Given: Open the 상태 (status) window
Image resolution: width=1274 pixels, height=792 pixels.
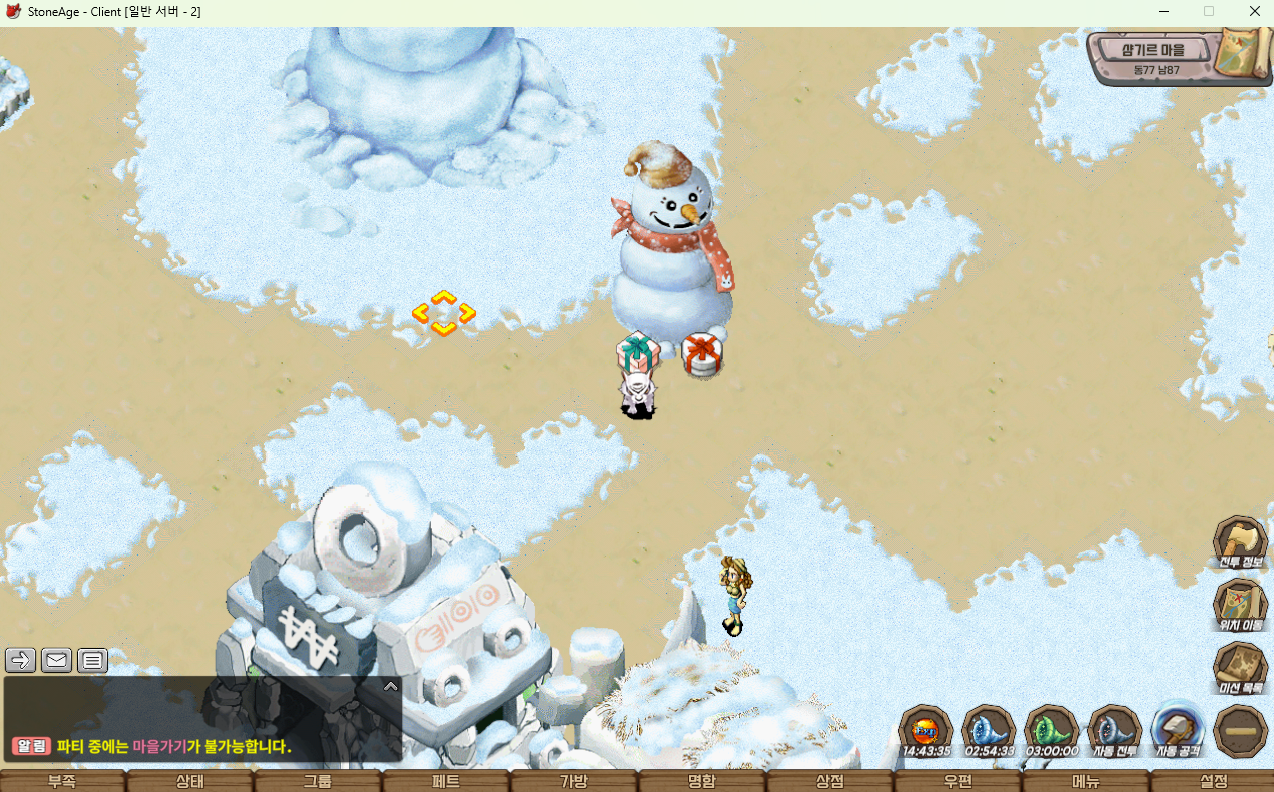Looking at the screenshot, I should 190,781.
